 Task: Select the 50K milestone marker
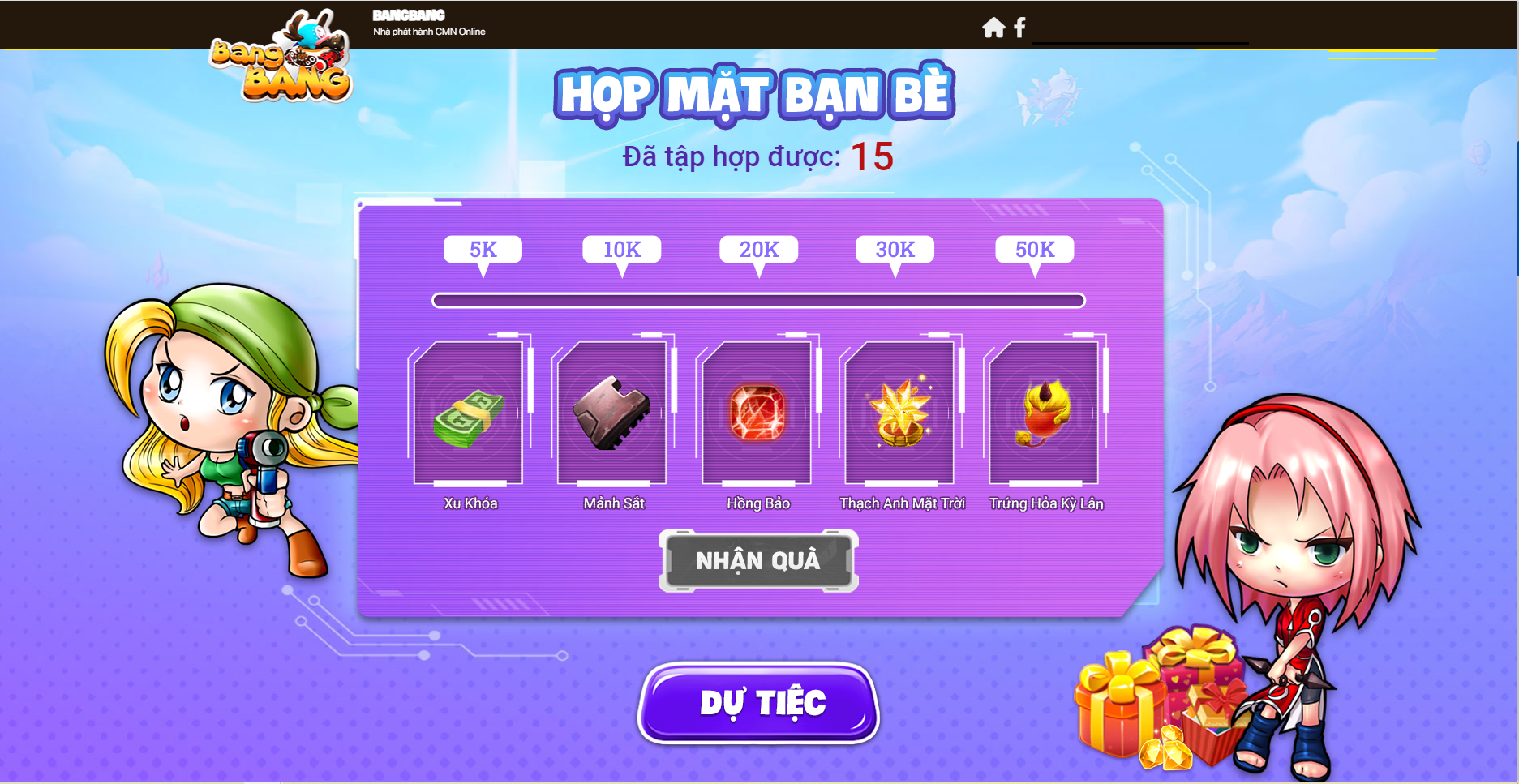tap(1034, 250)
